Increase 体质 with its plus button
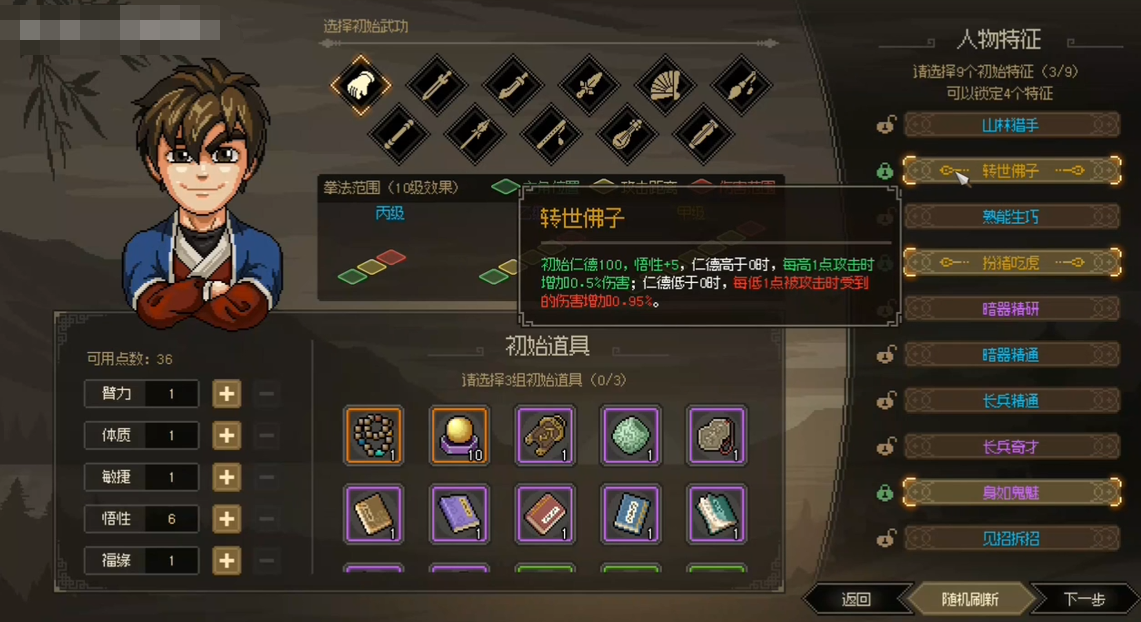 coord(227,436)
